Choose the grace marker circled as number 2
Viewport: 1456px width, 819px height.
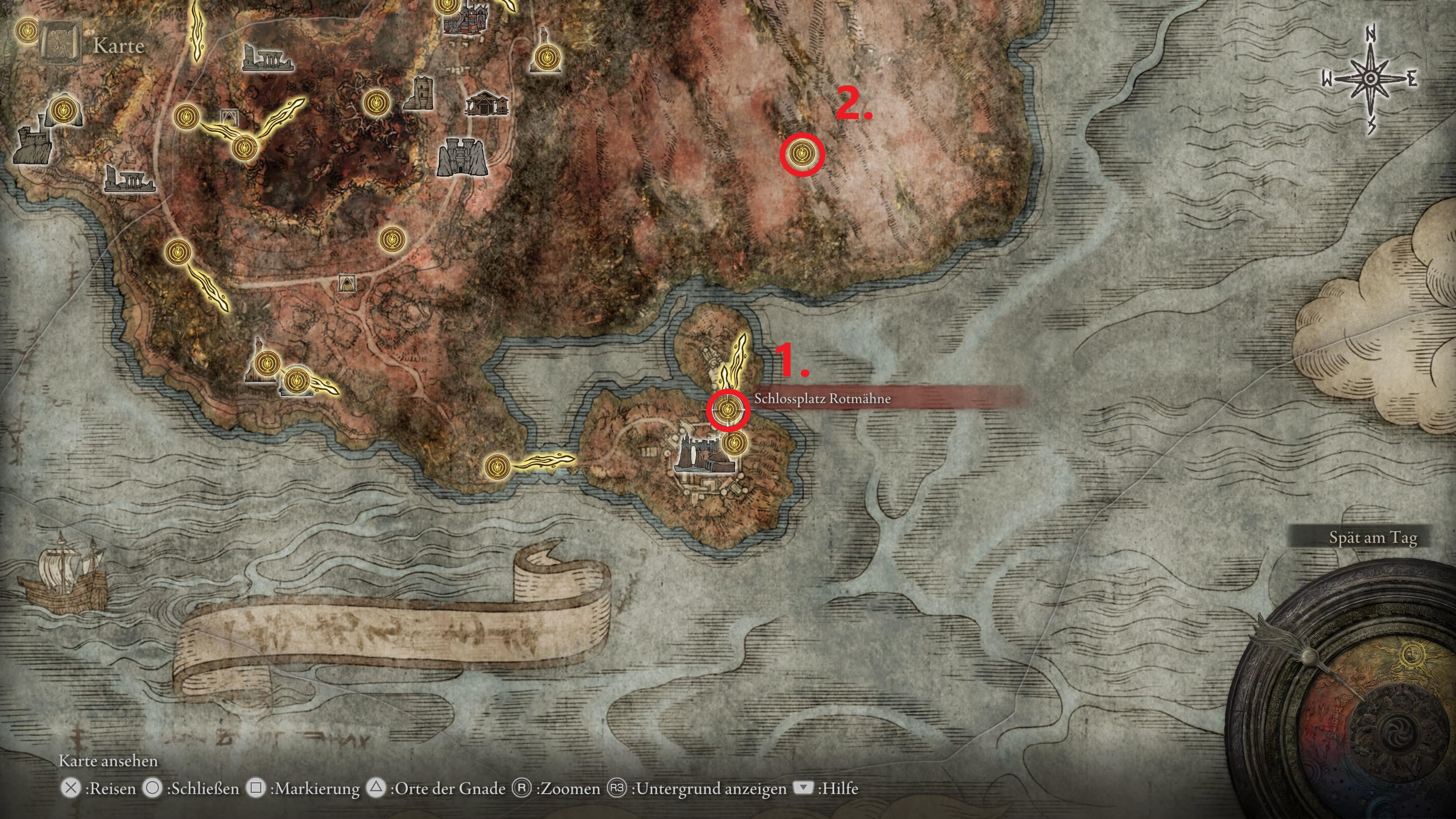[x=802, y=154]
